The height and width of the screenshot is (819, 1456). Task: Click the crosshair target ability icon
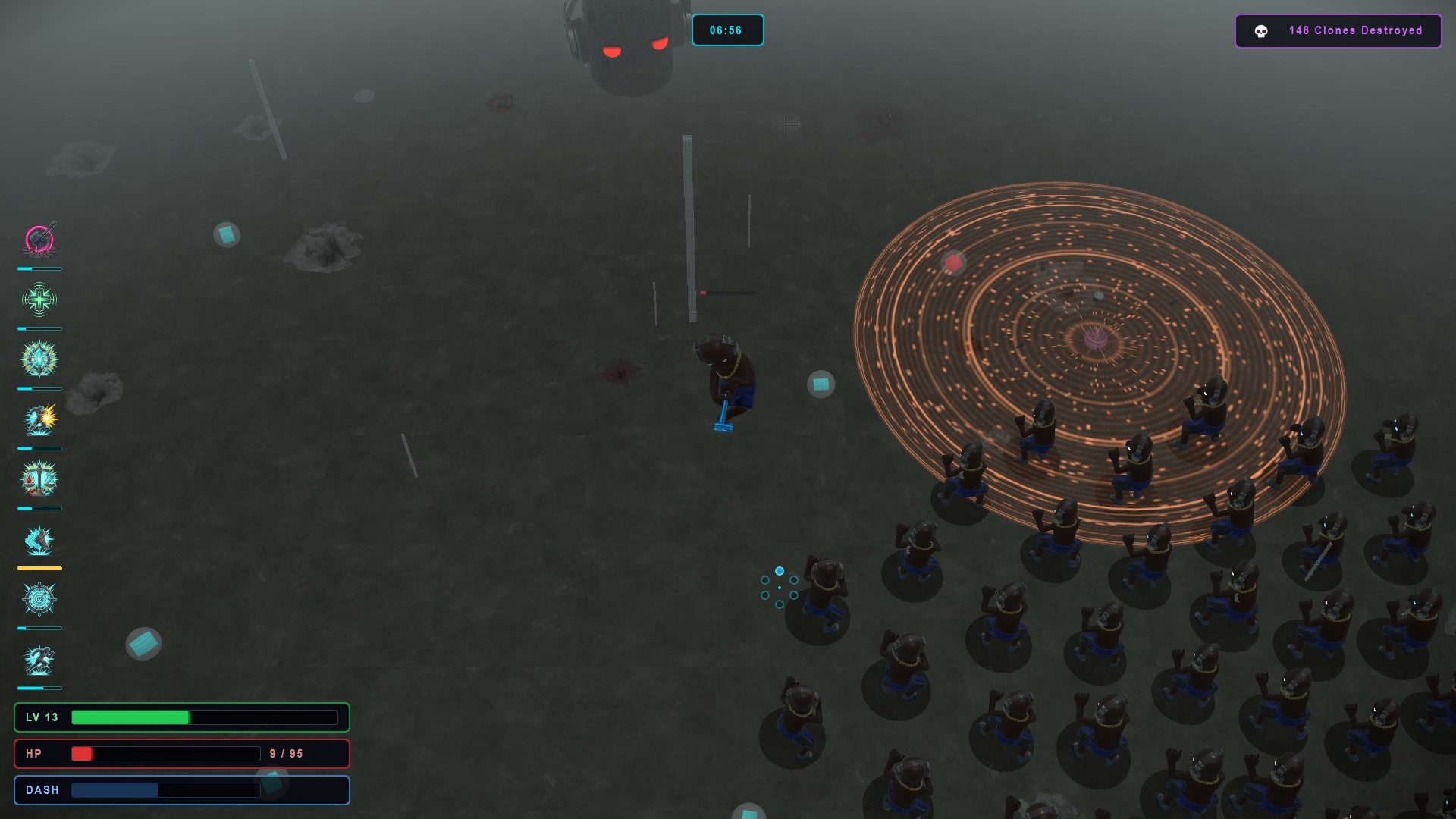click(39, 600)
